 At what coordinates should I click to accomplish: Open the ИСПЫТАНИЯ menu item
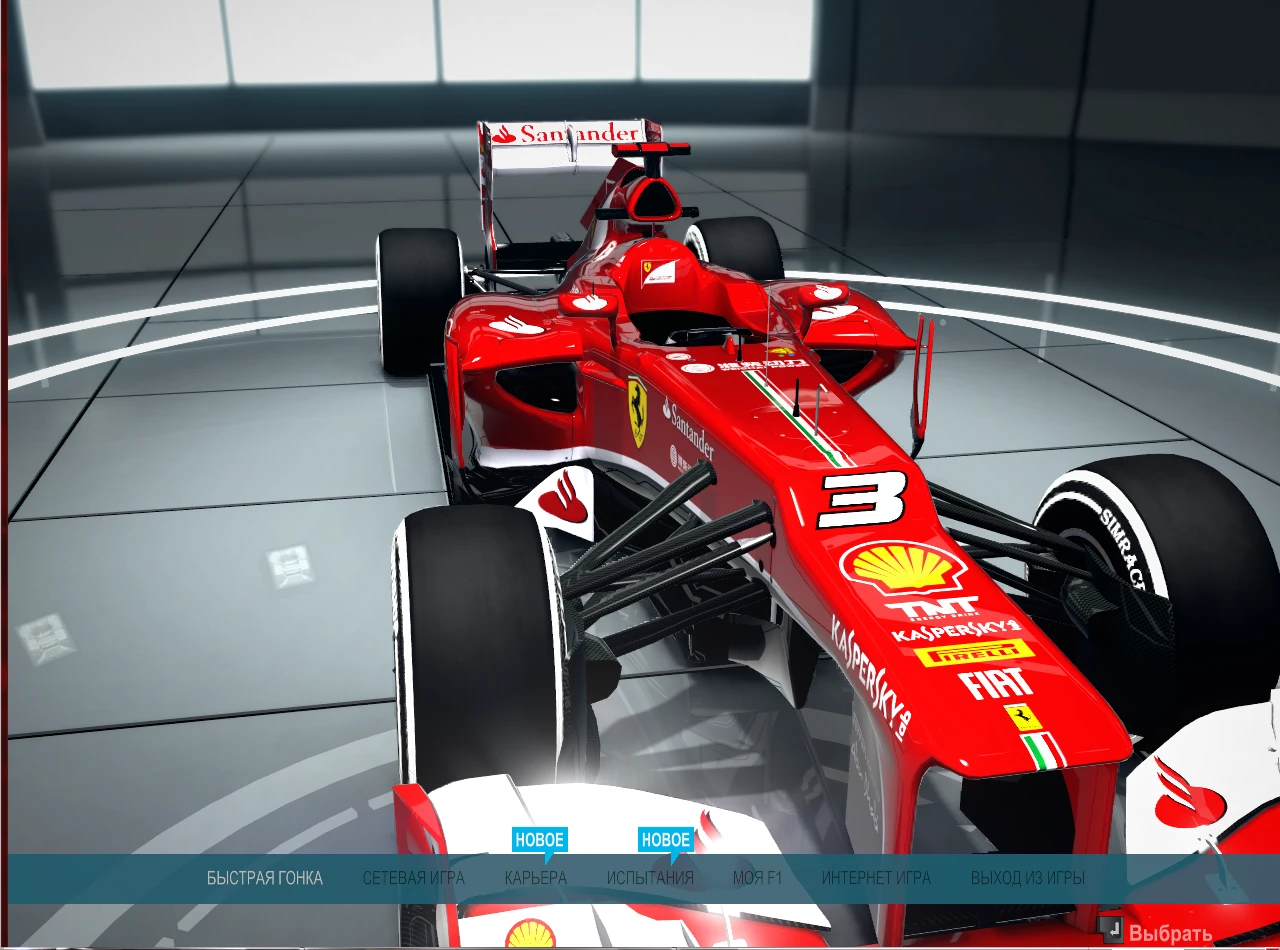(x=651, y=877)
